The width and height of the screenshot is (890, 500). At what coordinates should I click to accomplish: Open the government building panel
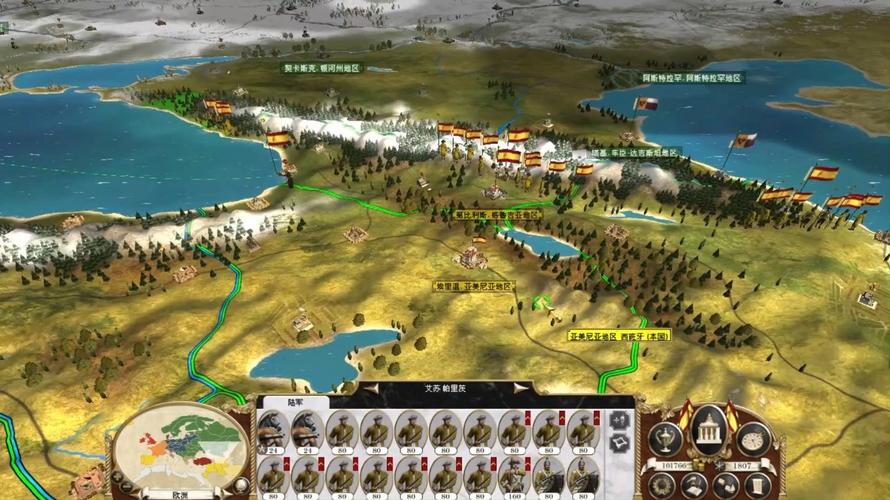click(708, 432)
